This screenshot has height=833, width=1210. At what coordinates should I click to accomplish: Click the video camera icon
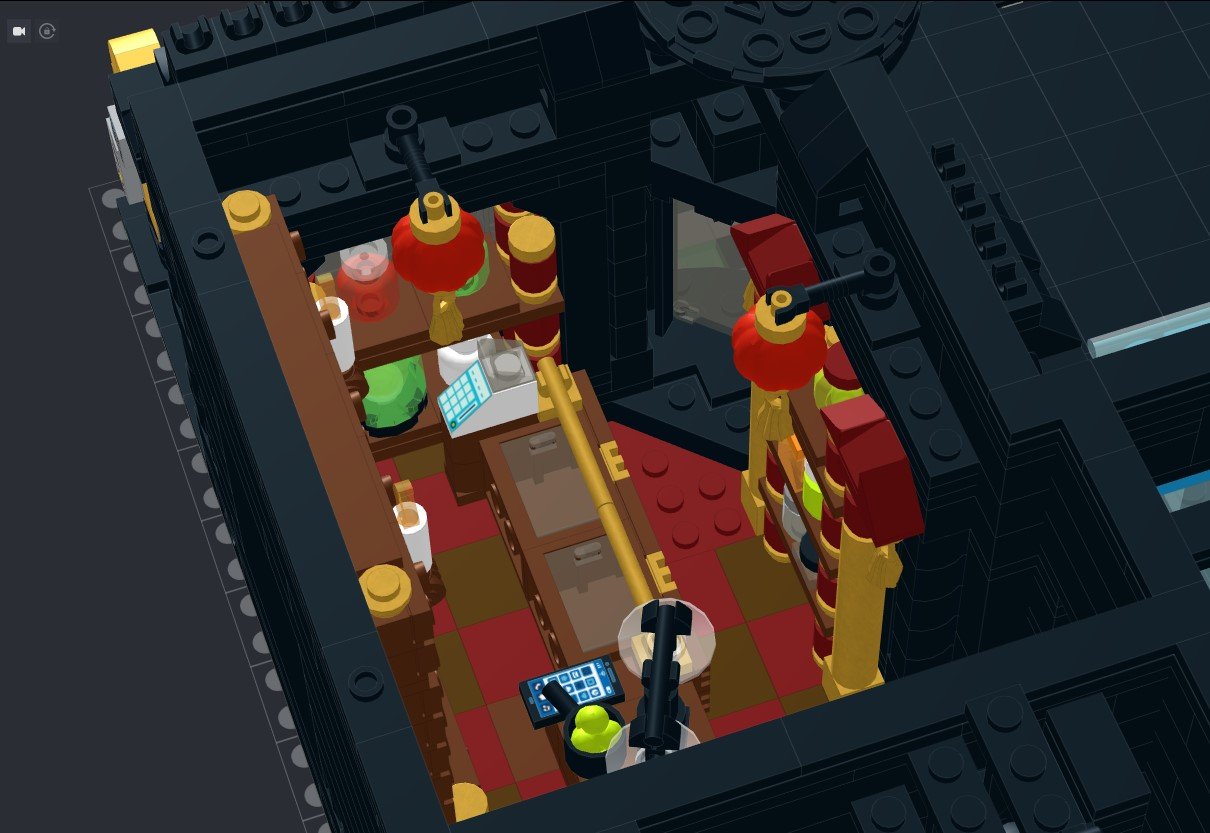18,31
